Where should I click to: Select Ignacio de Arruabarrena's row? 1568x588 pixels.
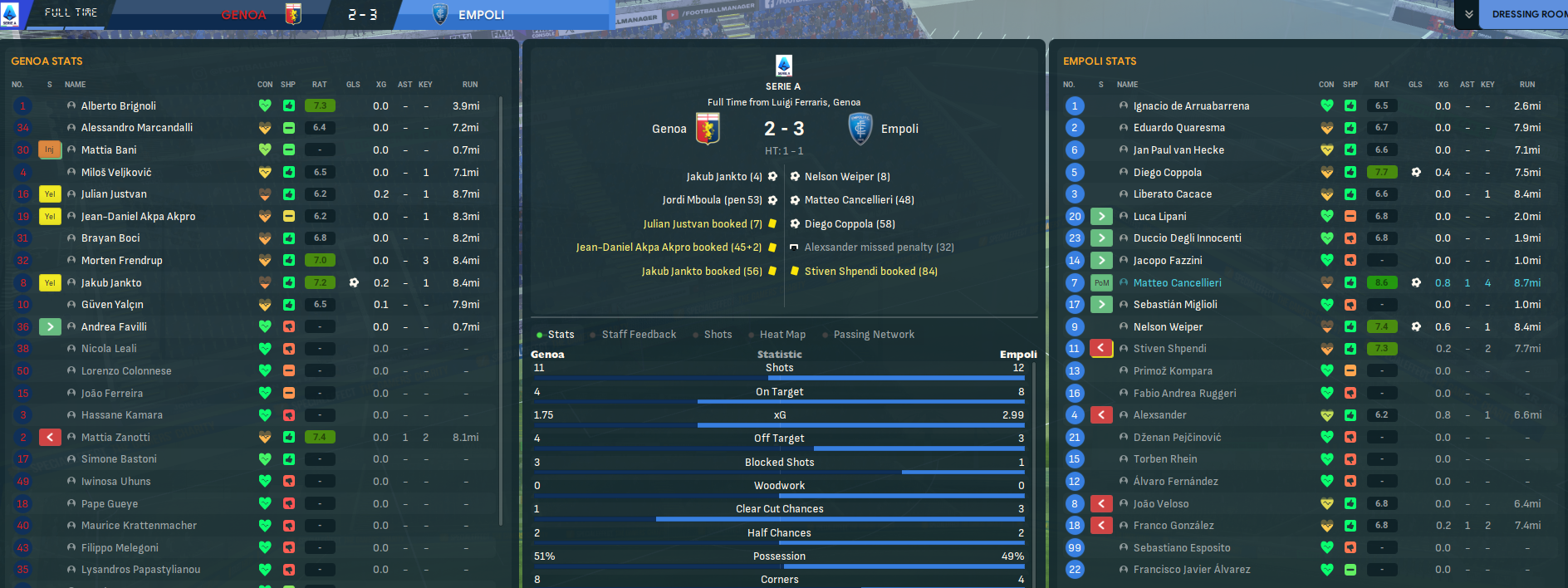point(1191,106)
